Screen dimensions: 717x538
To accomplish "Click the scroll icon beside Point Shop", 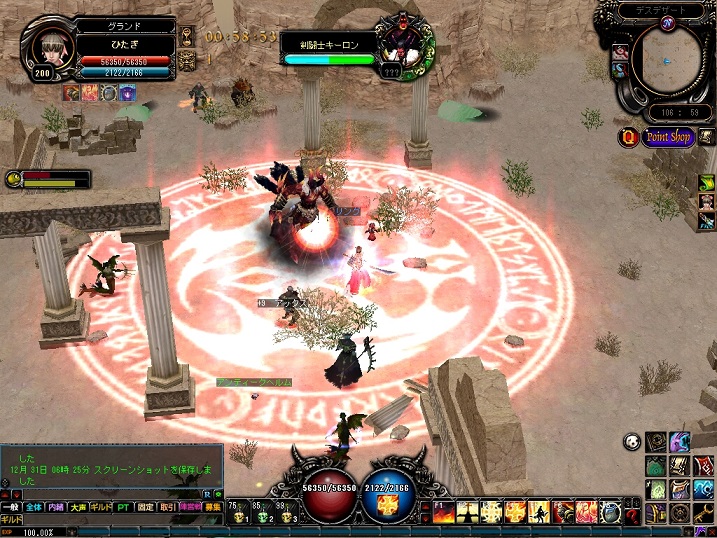I will coord(705,135).
